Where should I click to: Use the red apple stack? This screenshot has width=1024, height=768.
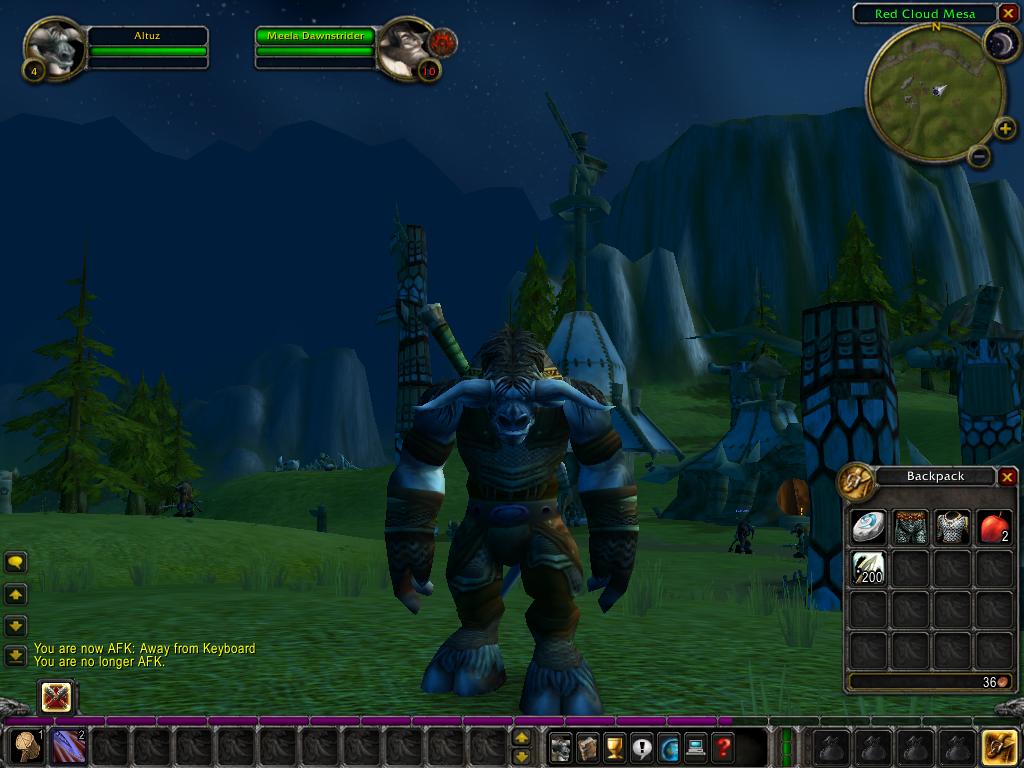point(993,528)
